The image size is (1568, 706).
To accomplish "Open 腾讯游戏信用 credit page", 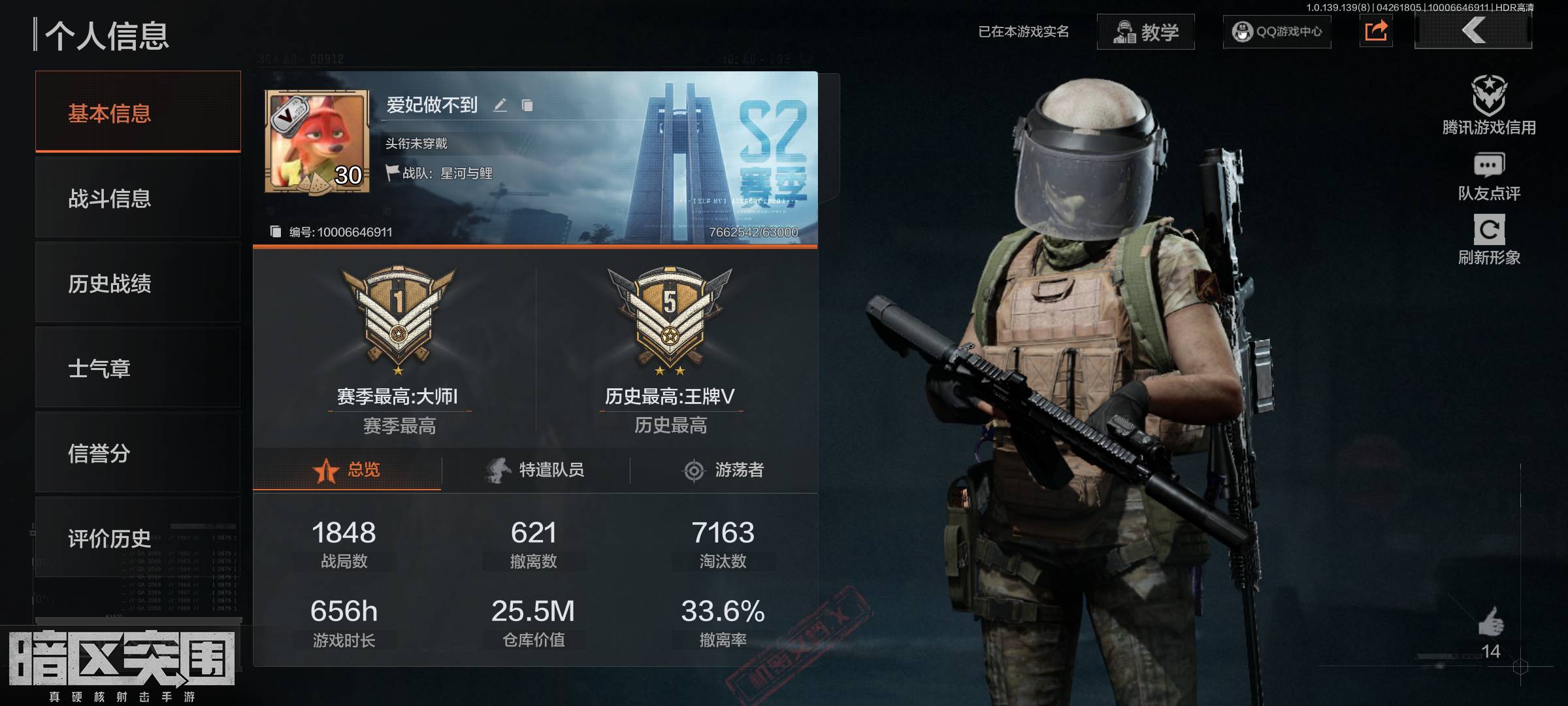I will (x=1489, y=106).
